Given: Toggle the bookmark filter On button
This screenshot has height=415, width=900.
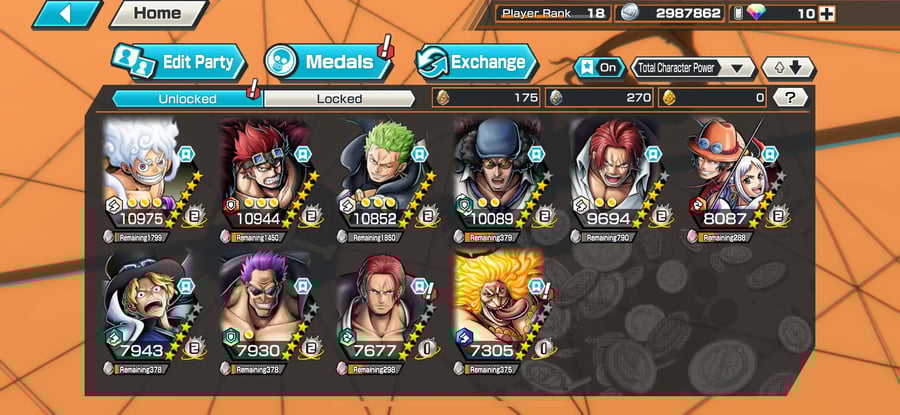Looking at the screenshot, I should click(x=598, y=67).
